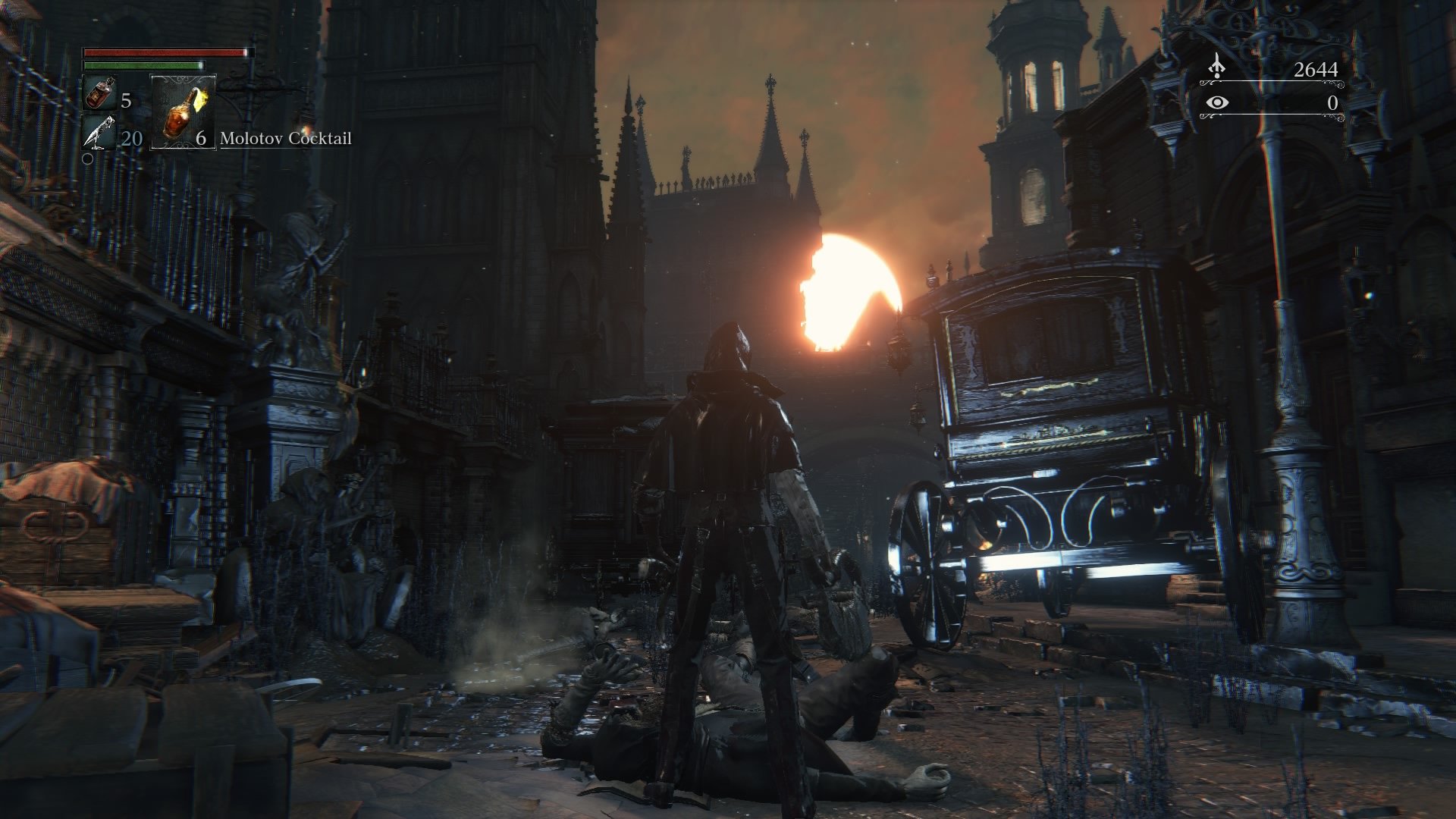Click the Insight eye icon
The height and width of the screenshot is (819, 1456).
[1217, 104]
